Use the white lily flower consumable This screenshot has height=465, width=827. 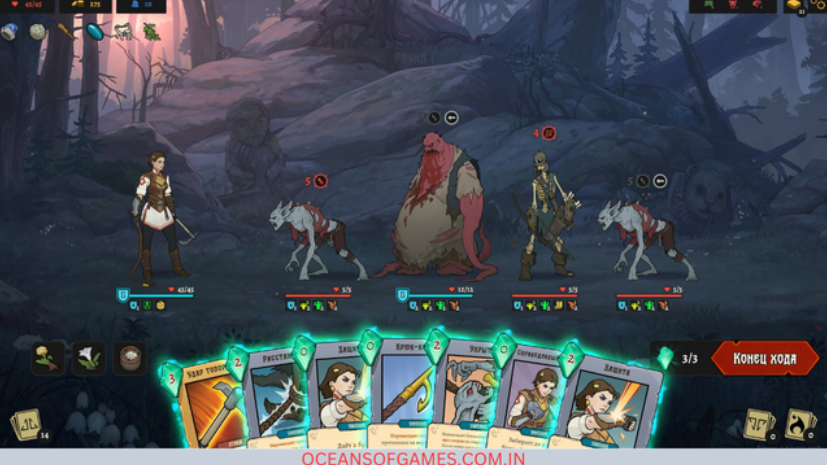click(x=88, y=357)
